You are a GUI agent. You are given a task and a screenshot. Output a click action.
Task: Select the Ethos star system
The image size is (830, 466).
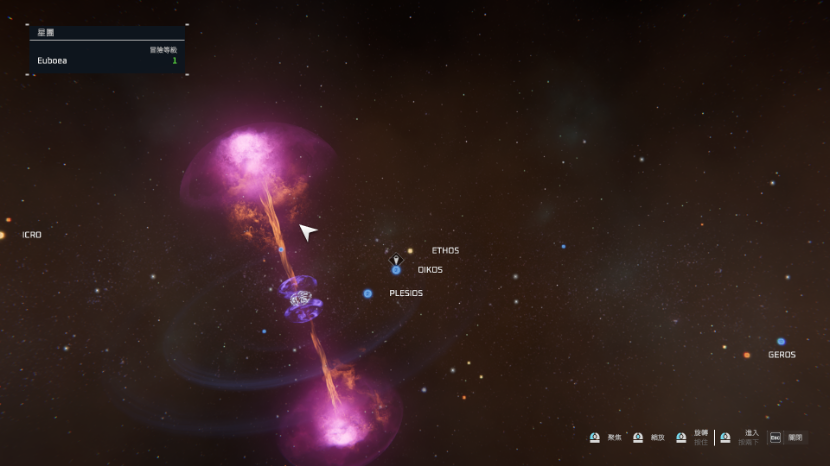410,251
